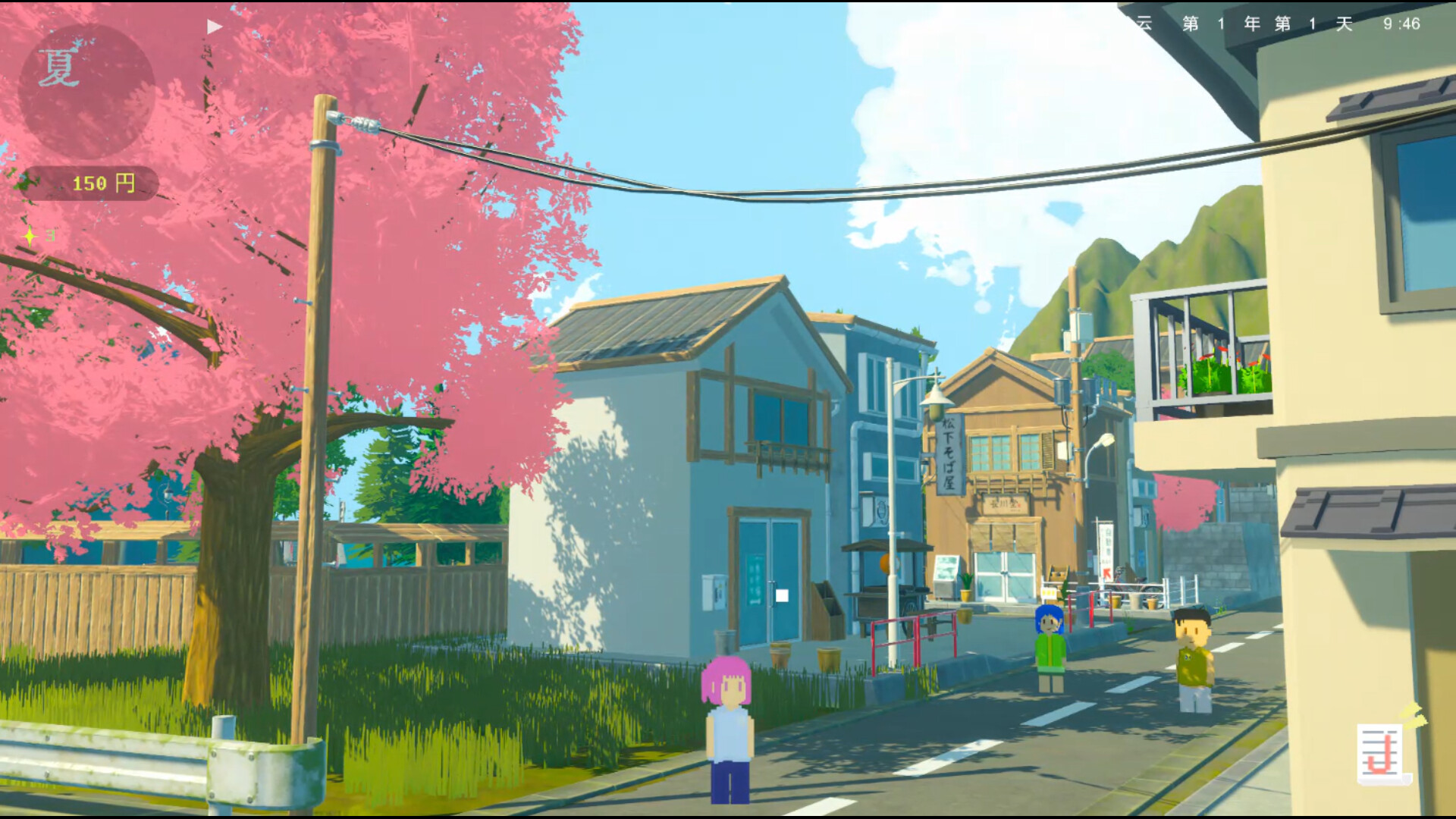Click the play arrow speed control
This screenshot has width=1456, height=819.
point(215,27)
